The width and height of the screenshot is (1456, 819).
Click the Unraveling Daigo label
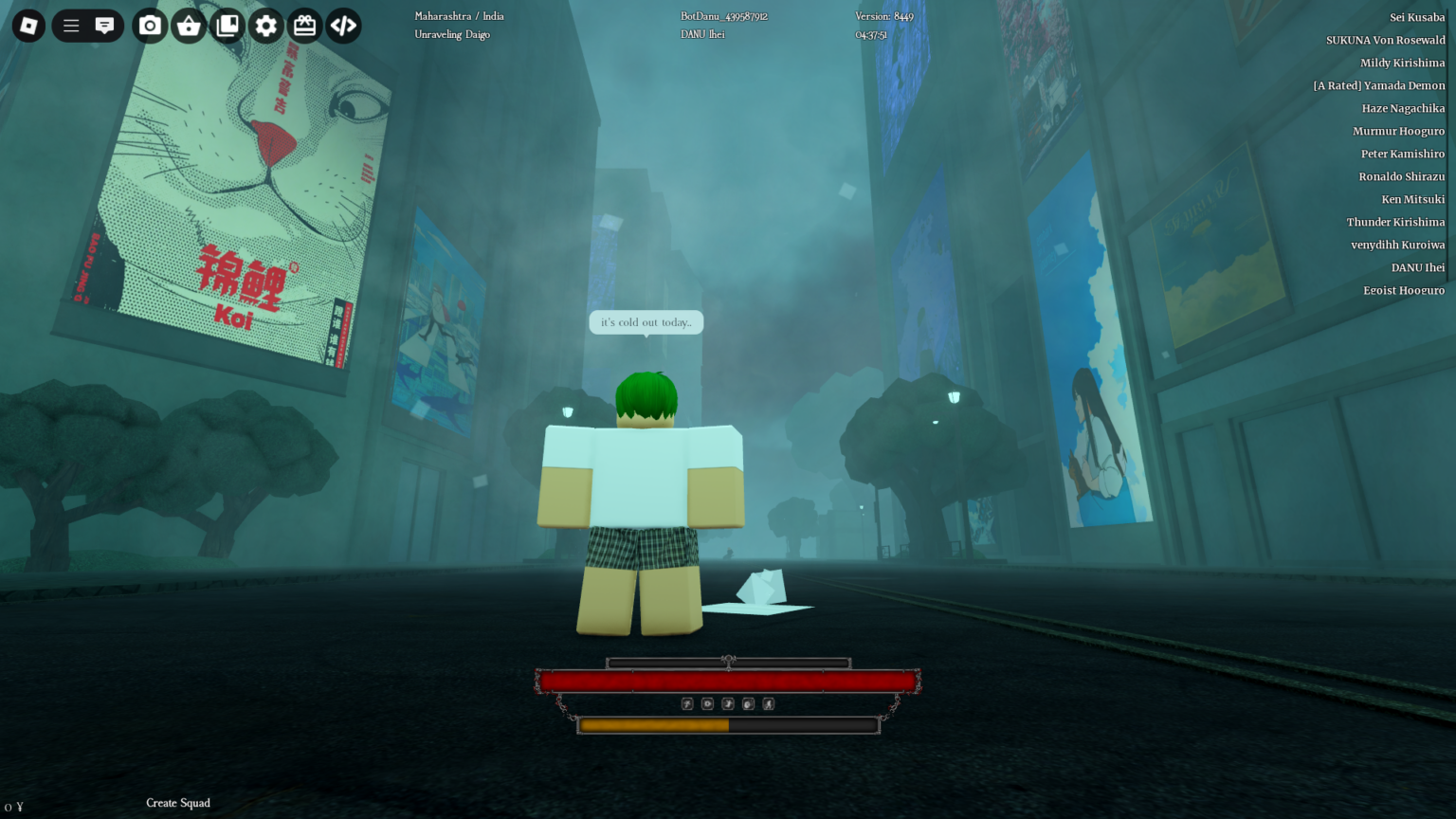[x=452, y=34]
